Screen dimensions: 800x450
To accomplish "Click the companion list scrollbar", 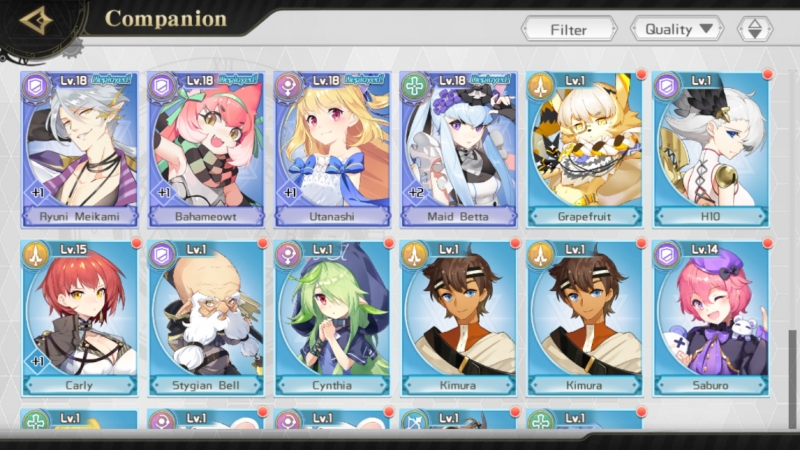I will click(794, 370).
